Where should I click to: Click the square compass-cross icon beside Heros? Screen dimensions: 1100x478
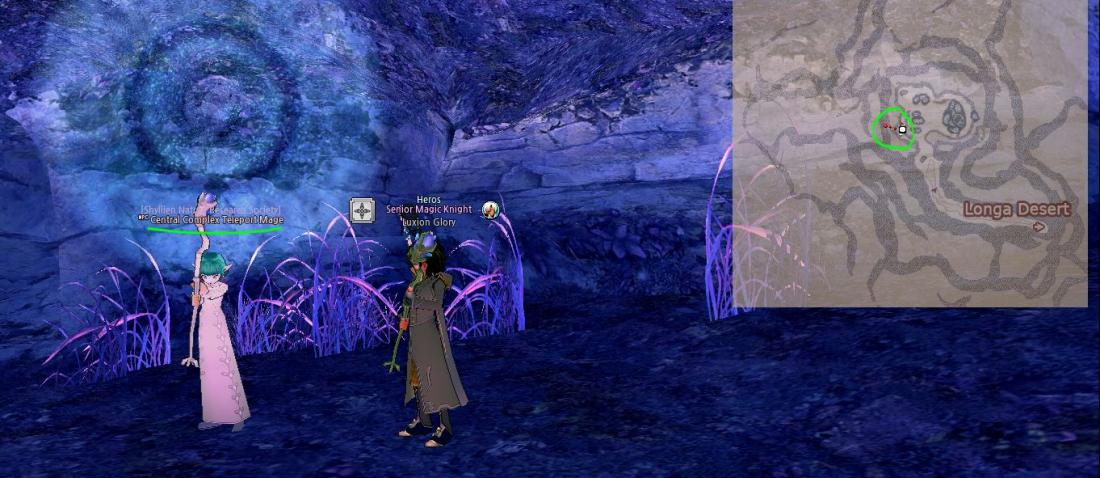point(362,210)
